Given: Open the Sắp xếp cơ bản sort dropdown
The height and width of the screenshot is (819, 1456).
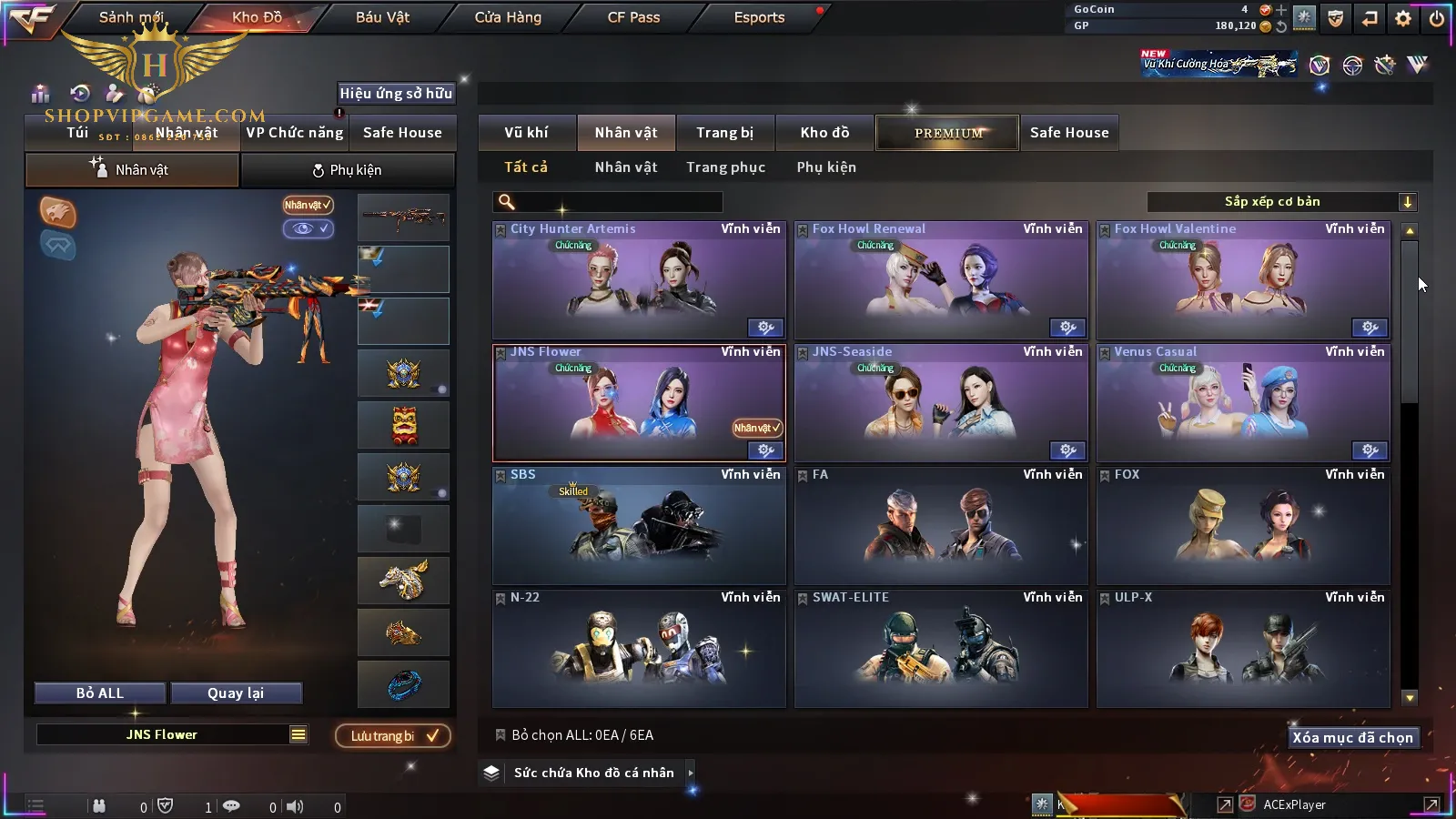Looking at the screenshot, I should tap(1281, 202).
